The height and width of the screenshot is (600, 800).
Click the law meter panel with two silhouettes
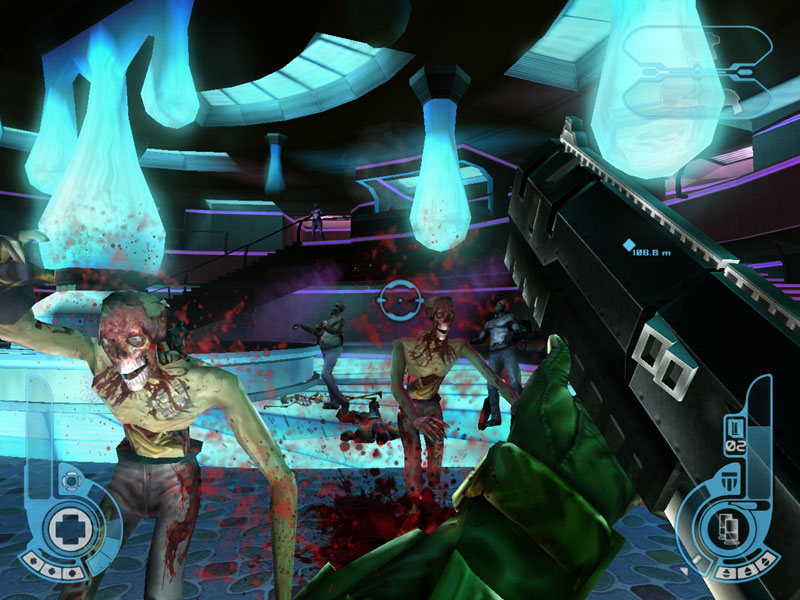697,70
